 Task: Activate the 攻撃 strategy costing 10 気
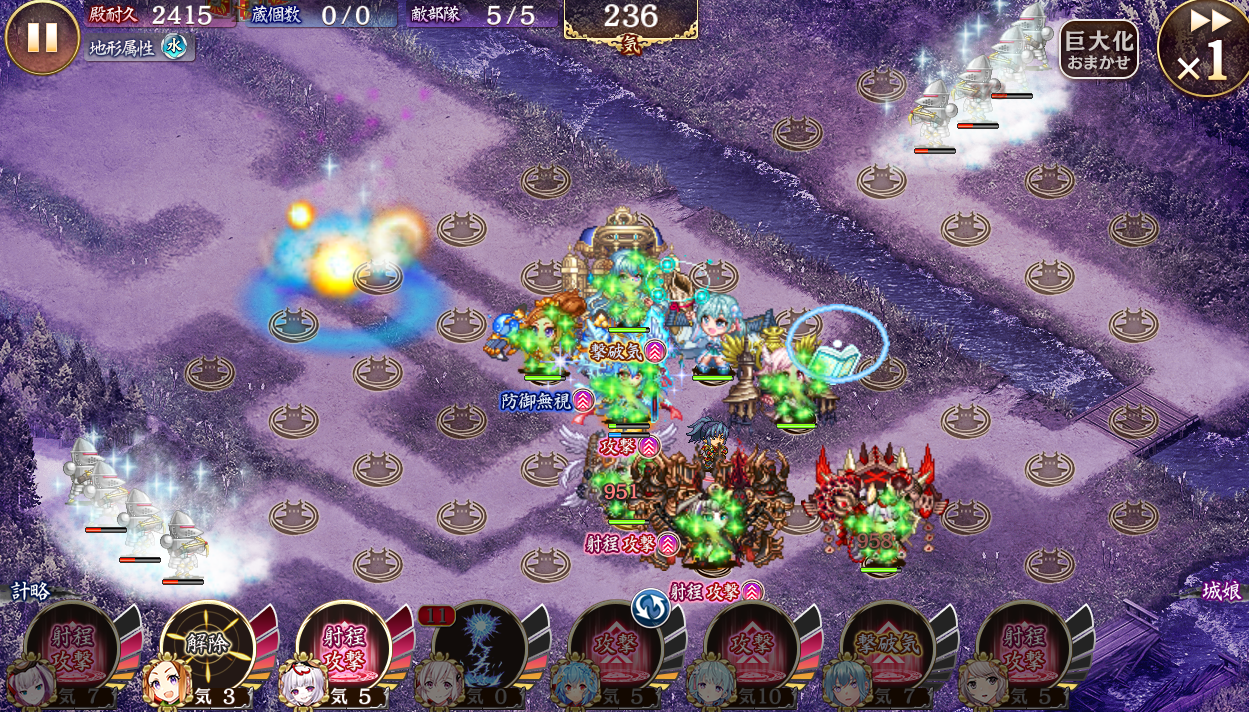point(751,648)
